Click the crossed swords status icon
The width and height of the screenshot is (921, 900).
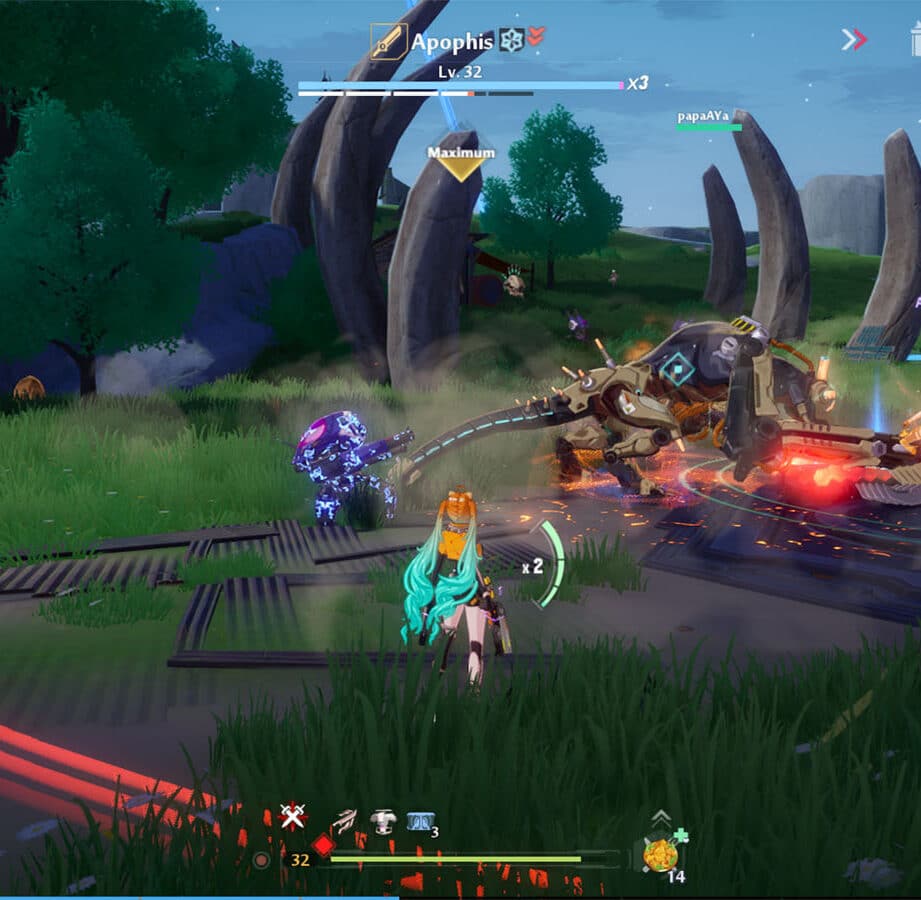[292, 817]
